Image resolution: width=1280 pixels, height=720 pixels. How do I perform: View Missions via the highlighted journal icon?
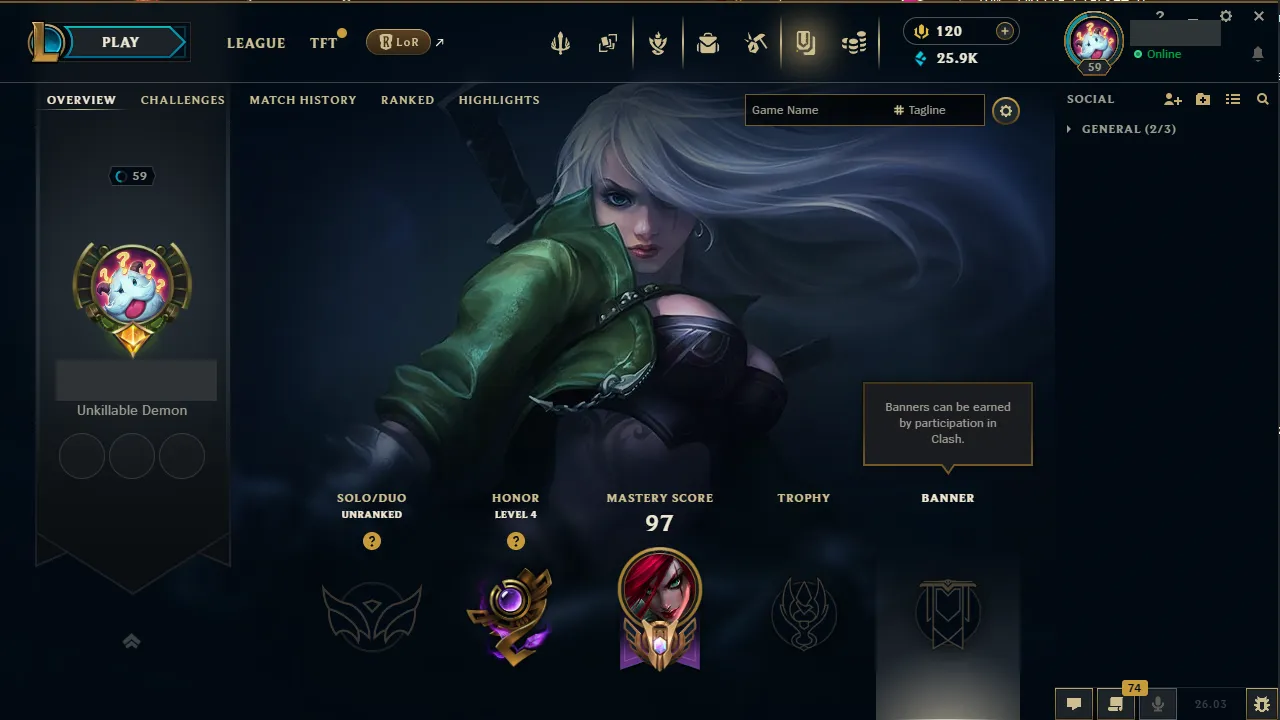[x=806, y=42]
